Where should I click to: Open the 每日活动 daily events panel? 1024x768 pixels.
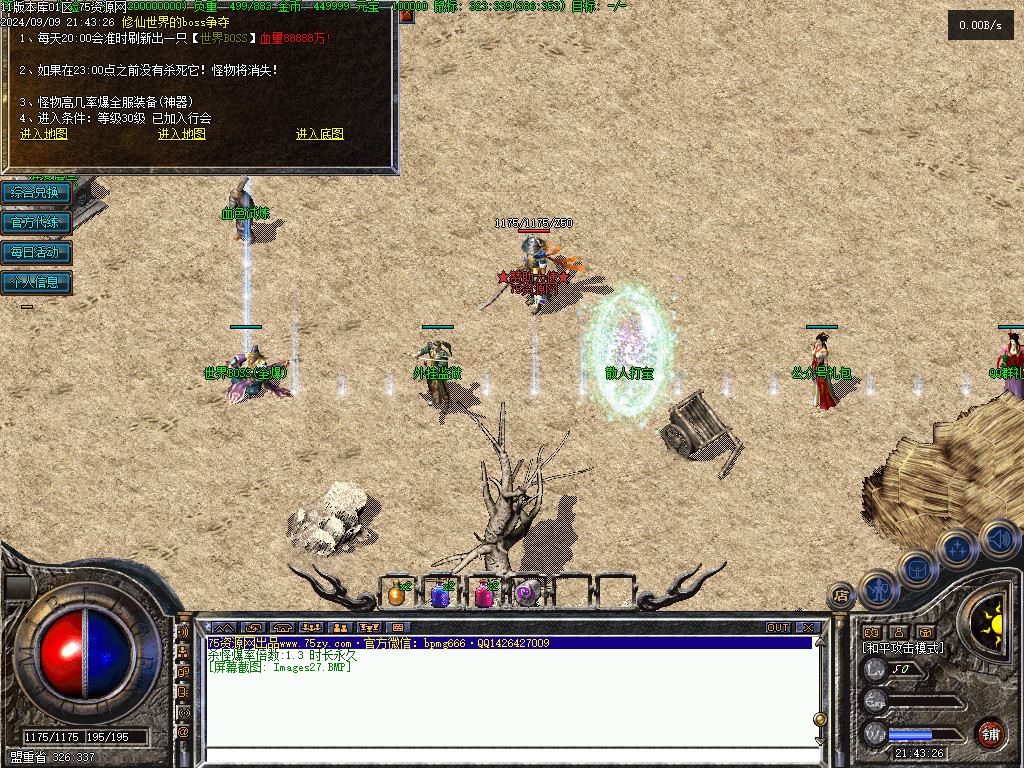click(x=36, y=252)
